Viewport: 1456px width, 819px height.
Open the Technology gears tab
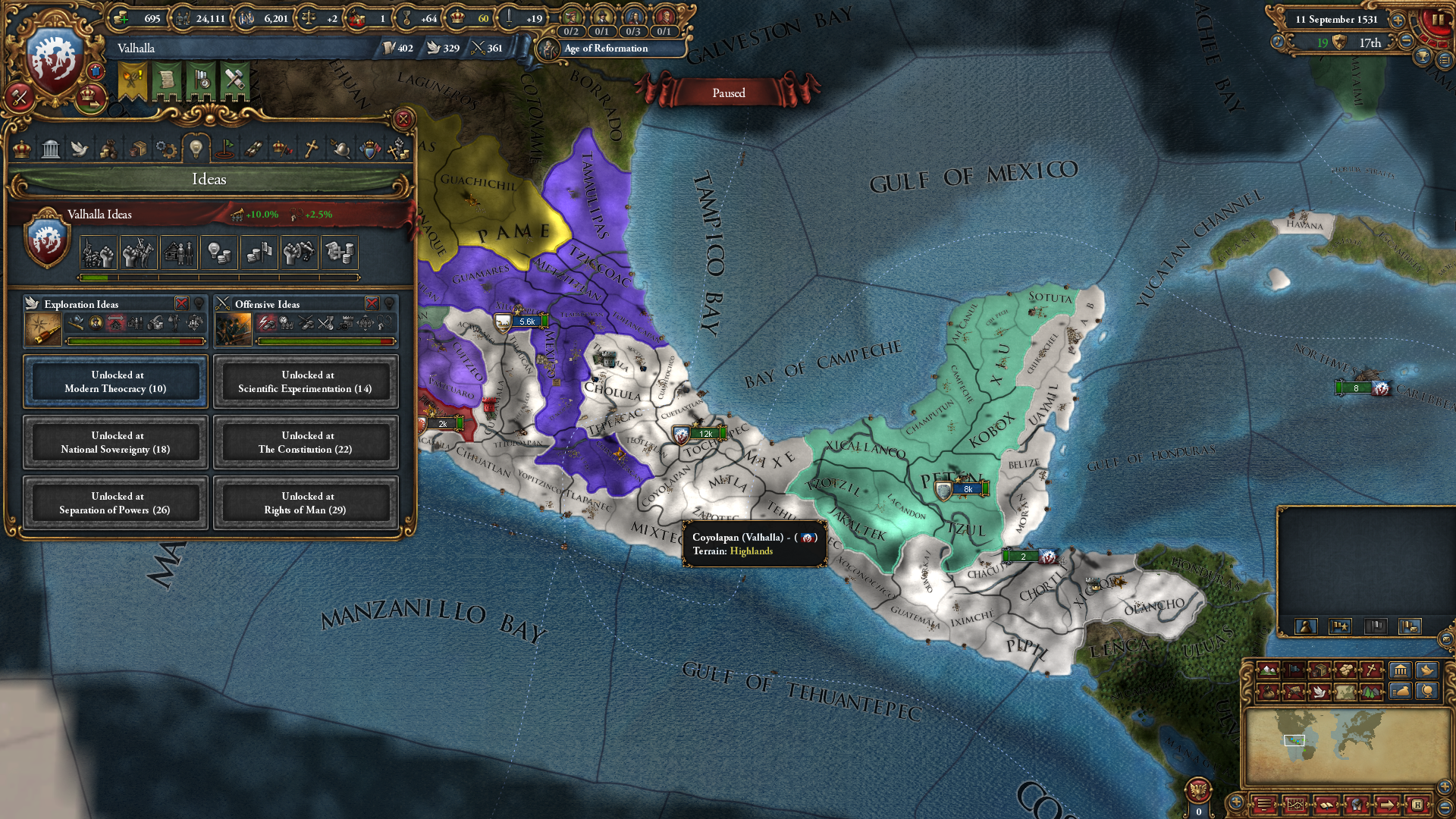pyautogui.click(x=166, y=149)
